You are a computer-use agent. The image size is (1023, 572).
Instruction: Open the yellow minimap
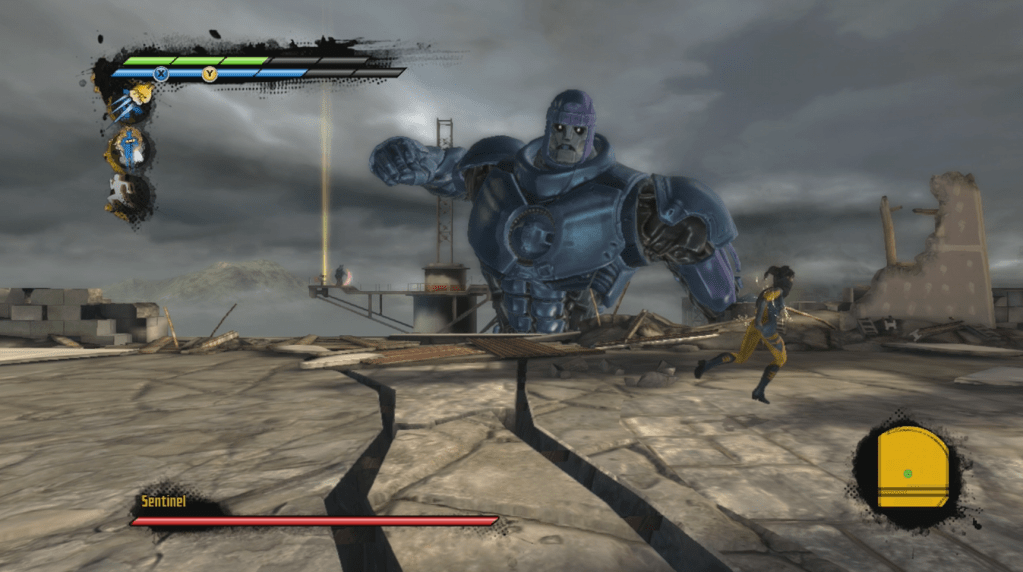tap(911, 467)
